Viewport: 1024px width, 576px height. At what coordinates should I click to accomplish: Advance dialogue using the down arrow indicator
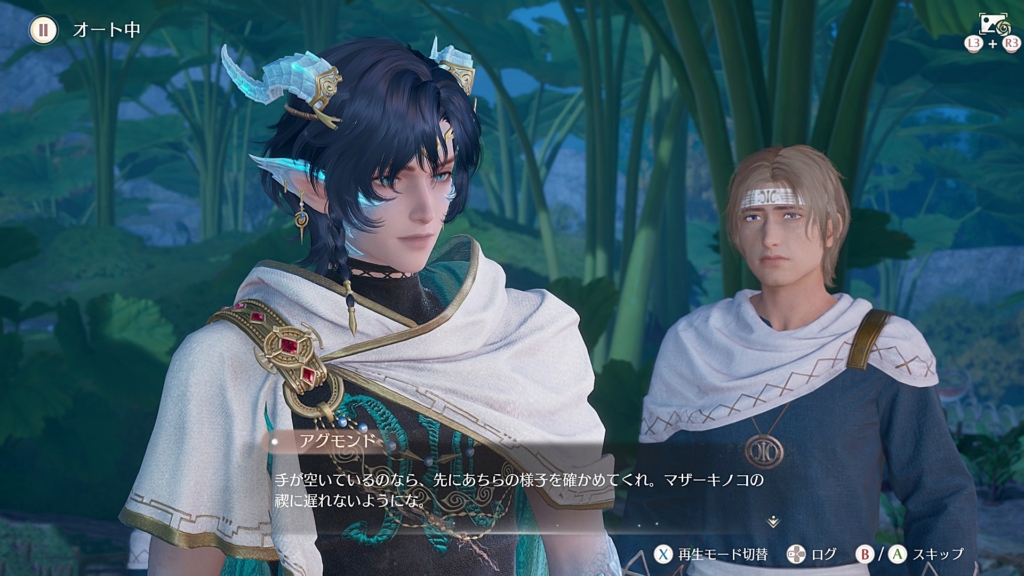[772, 522]
